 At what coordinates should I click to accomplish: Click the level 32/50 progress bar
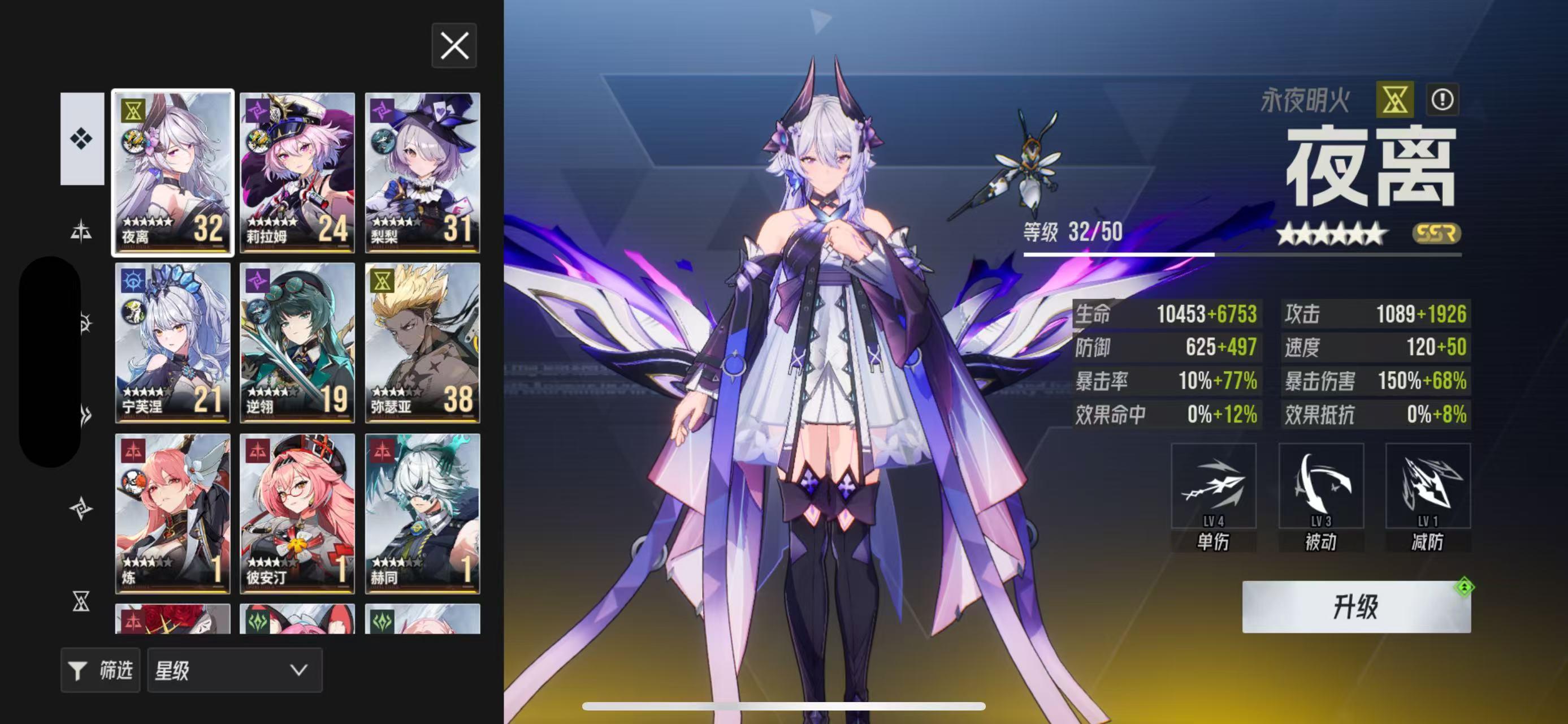coord(1248,255)
